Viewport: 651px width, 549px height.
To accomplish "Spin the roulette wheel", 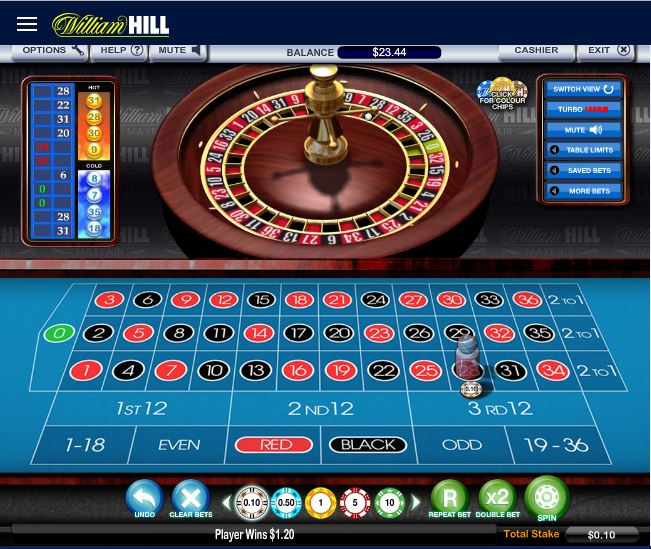I will pyautogui.click(x=546, y=496).
